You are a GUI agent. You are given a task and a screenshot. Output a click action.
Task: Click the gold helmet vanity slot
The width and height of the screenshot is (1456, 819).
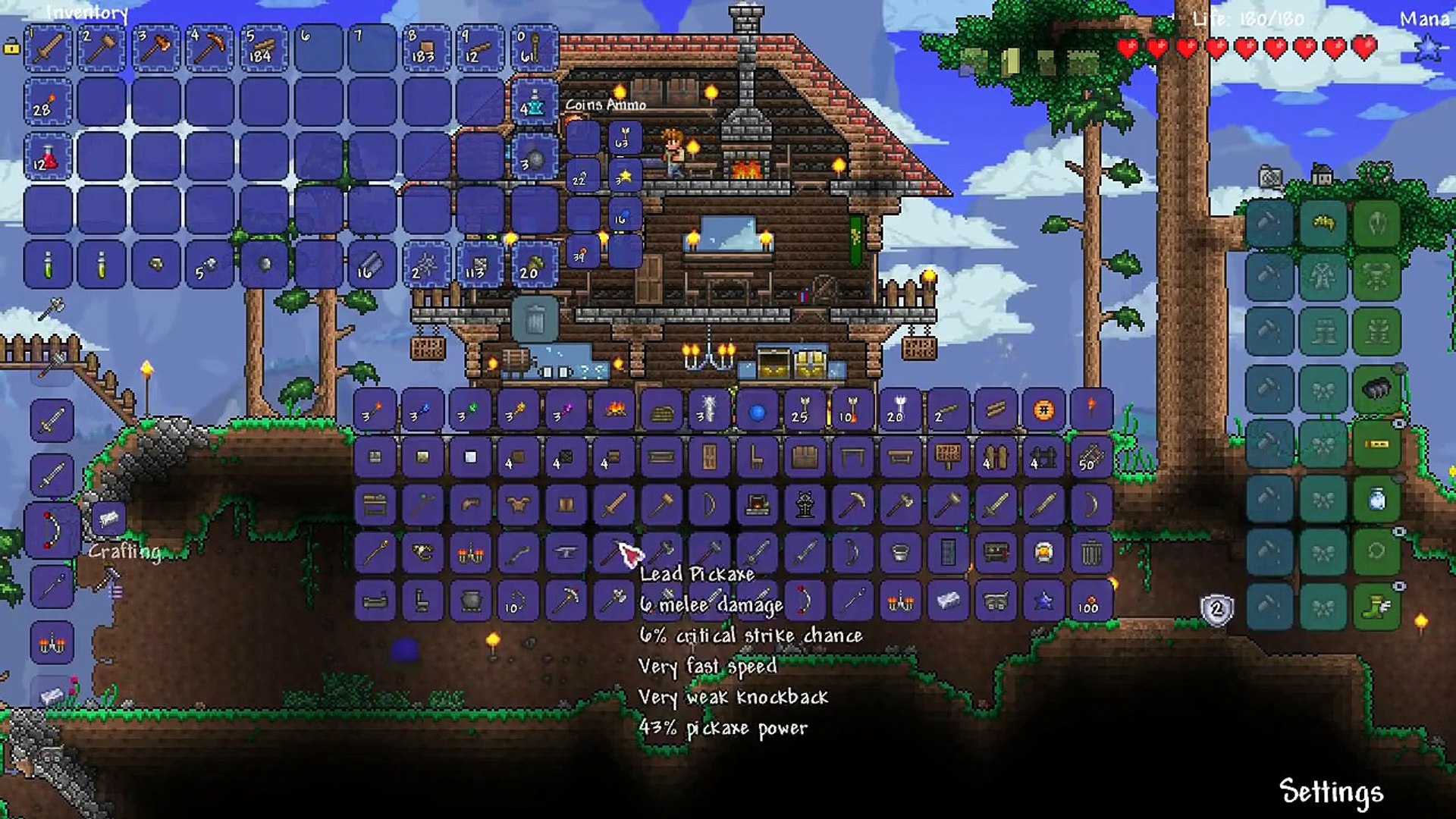coord(1323,223)
